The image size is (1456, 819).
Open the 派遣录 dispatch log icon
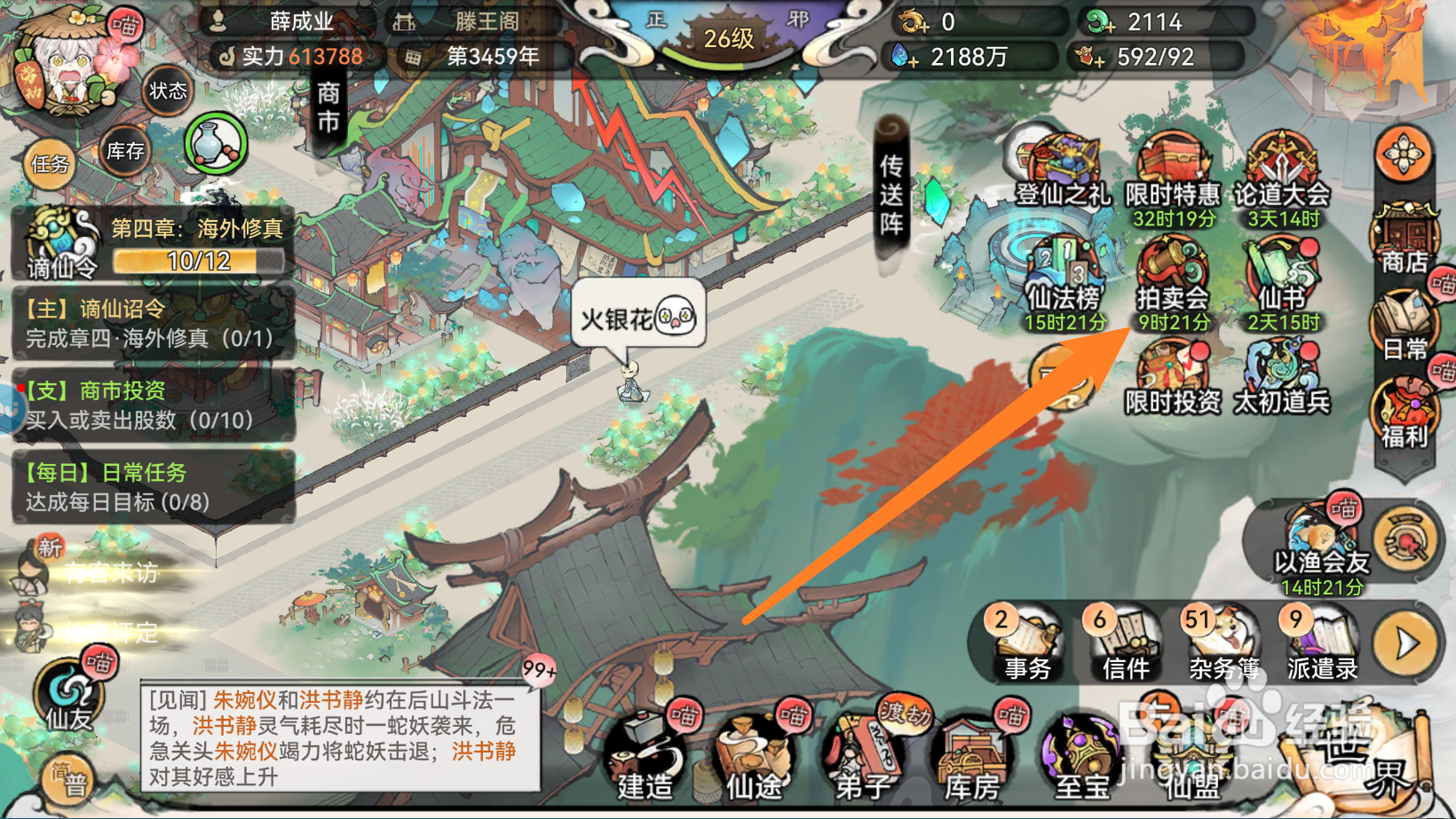(1320, 643)
